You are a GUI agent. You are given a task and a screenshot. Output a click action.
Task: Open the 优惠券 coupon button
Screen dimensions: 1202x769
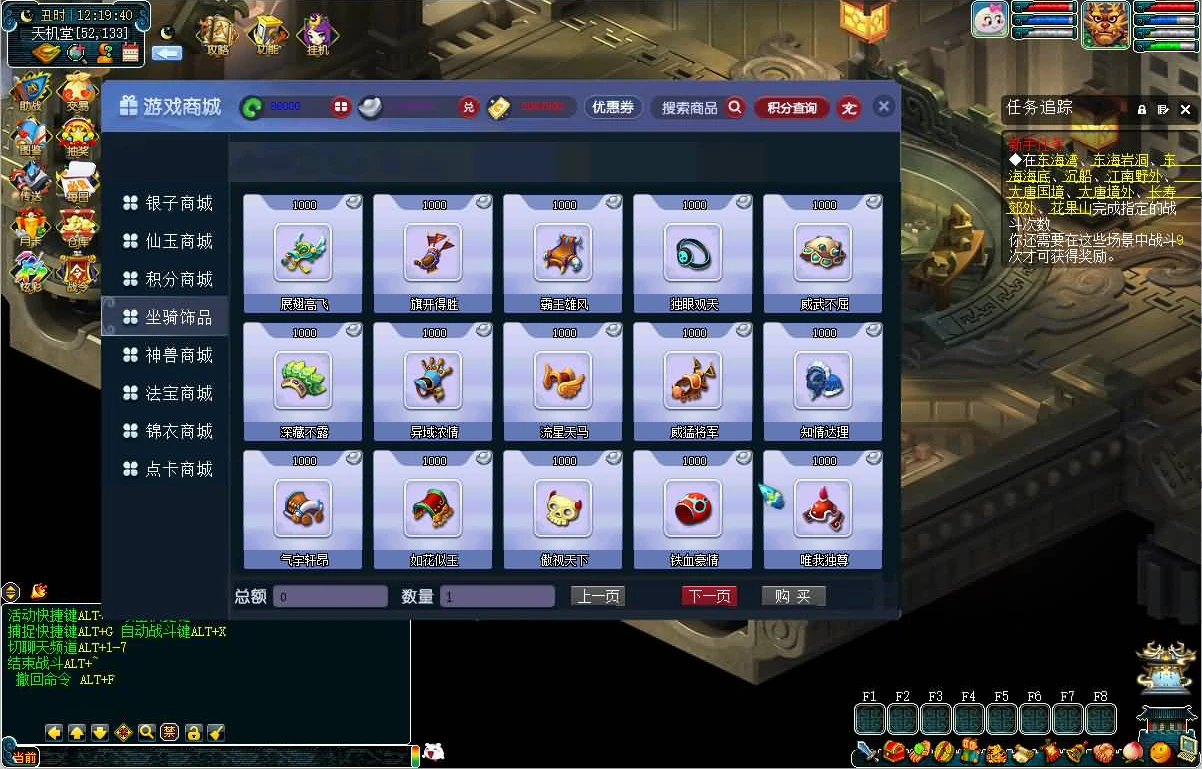click(x=613, y=107)
